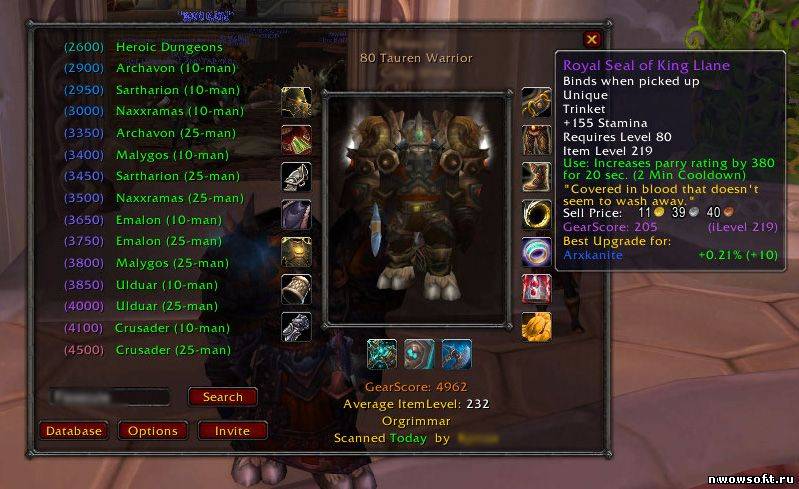Select the glowing purple ring slot

(x=536, y=251)
